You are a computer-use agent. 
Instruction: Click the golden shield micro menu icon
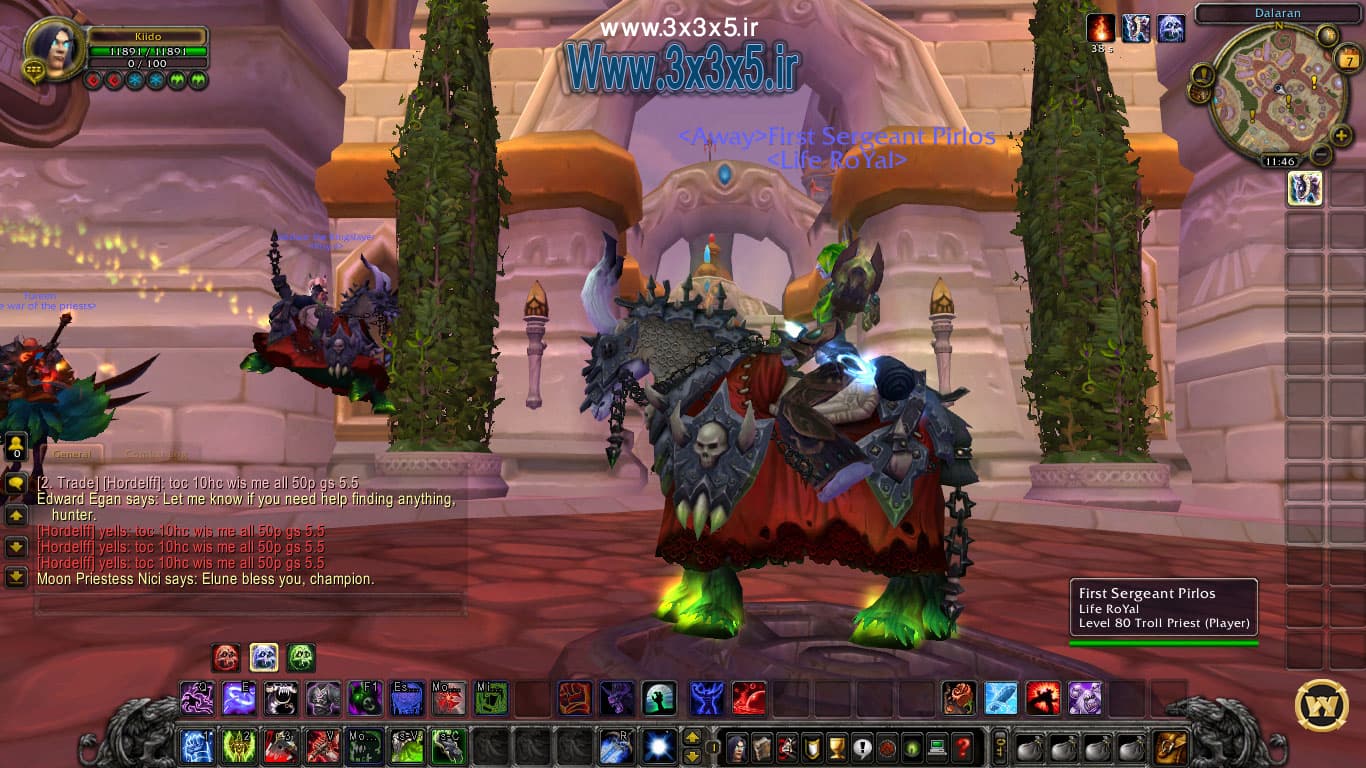pyautogui.click(x=812, y=748)
